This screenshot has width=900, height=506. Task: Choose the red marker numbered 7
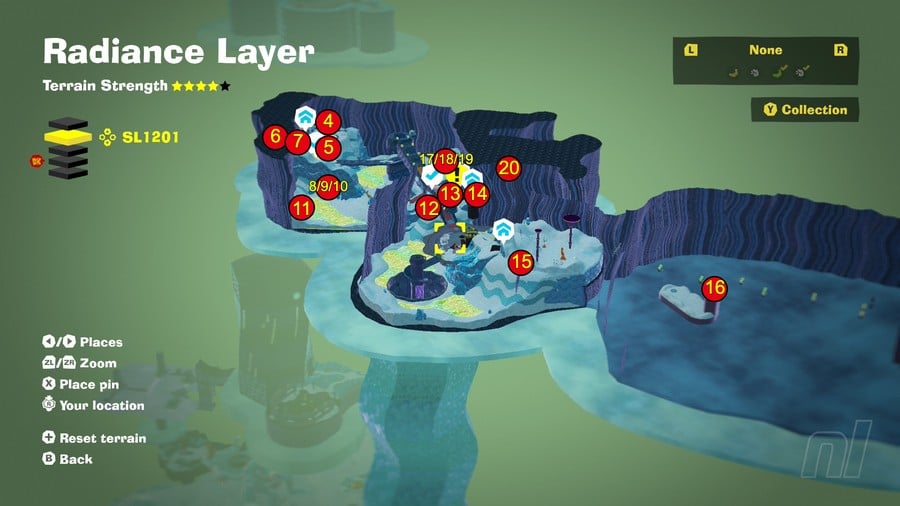(x=296, y=142)
